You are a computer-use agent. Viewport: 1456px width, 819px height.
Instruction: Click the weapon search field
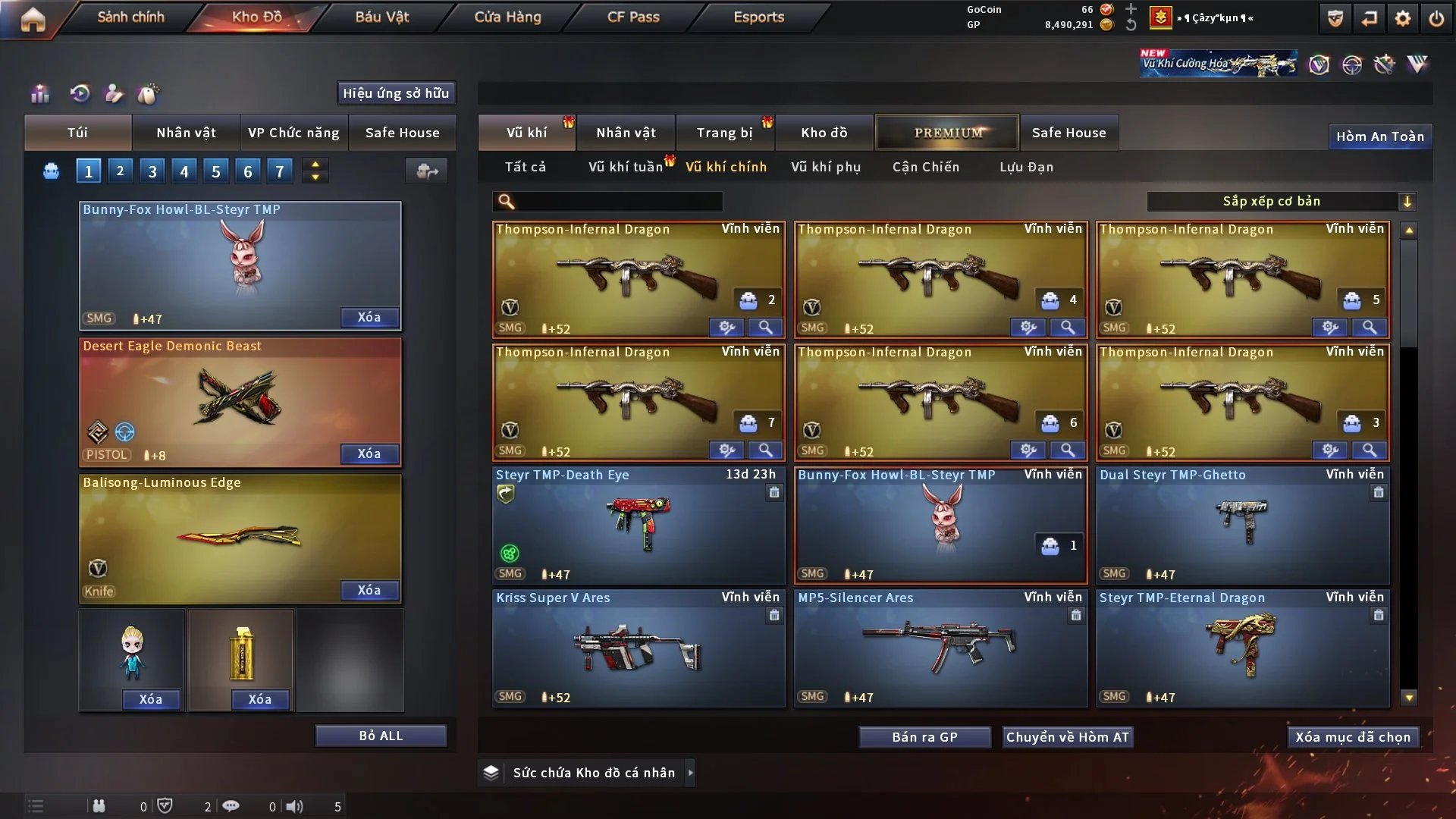click(x=618, y=202)
